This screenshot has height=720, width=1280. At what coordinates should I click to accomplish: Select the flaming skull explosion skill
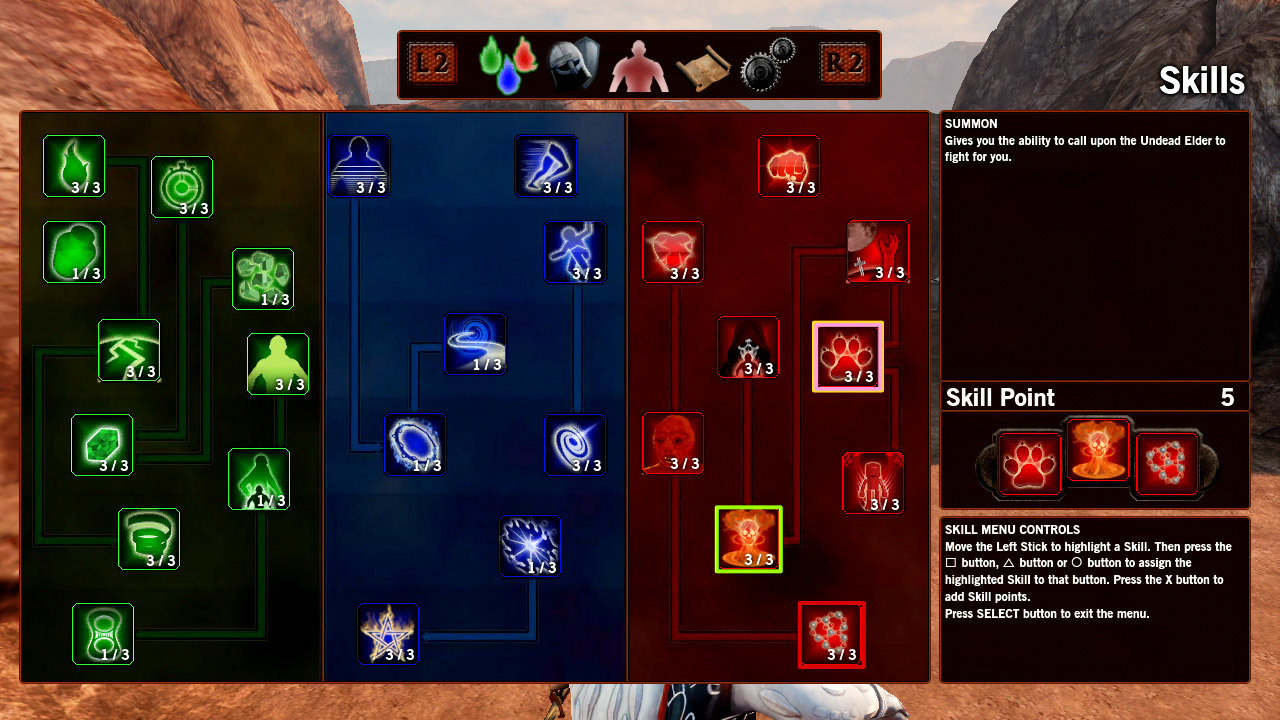749,539
